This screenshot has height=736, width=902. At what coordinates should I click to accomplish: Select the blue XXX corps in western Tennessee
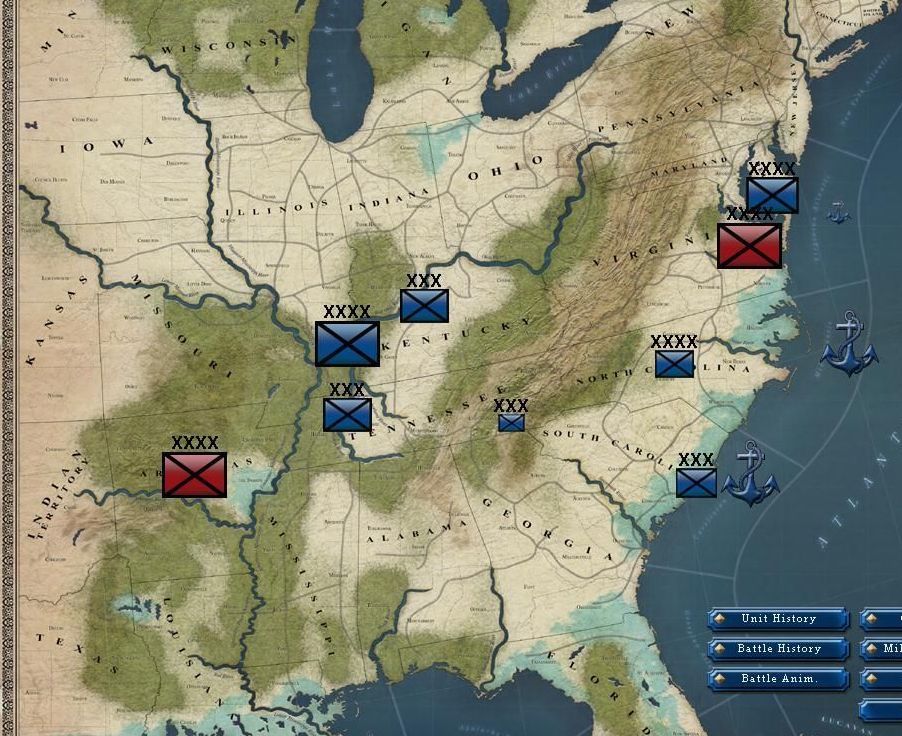[347, 414]
